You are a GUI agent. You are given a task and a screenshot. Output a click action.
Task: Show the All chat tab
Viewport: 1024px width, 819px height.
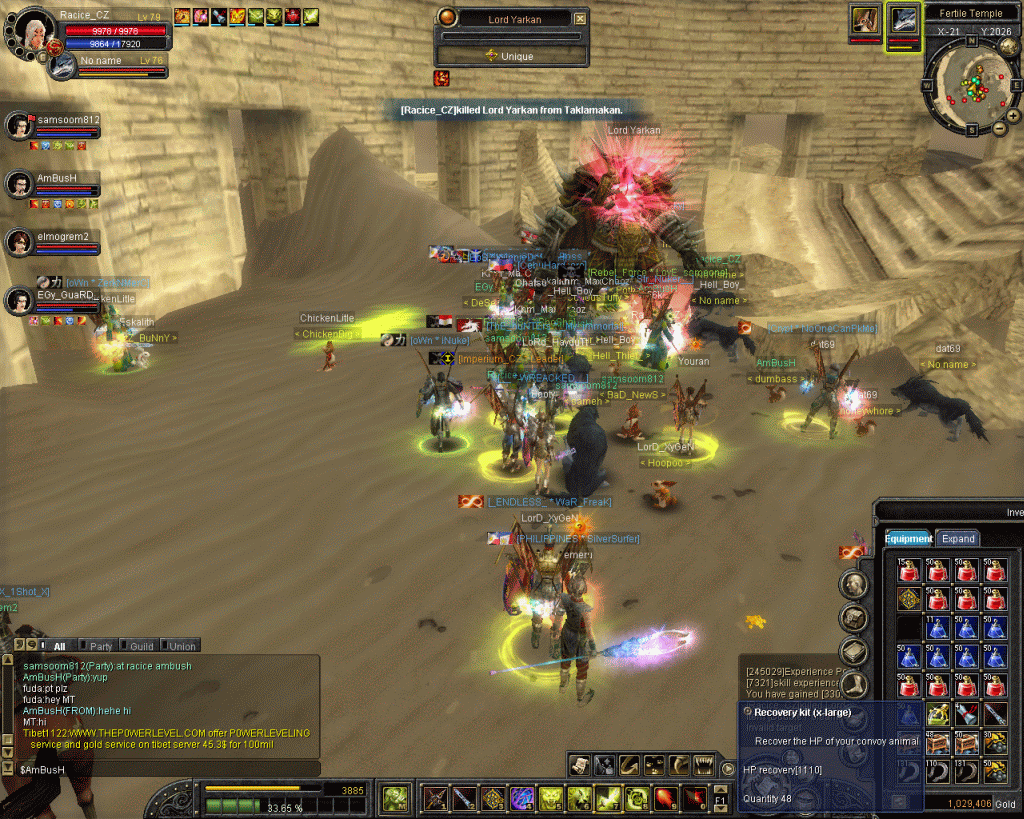(x=55, y=646)
